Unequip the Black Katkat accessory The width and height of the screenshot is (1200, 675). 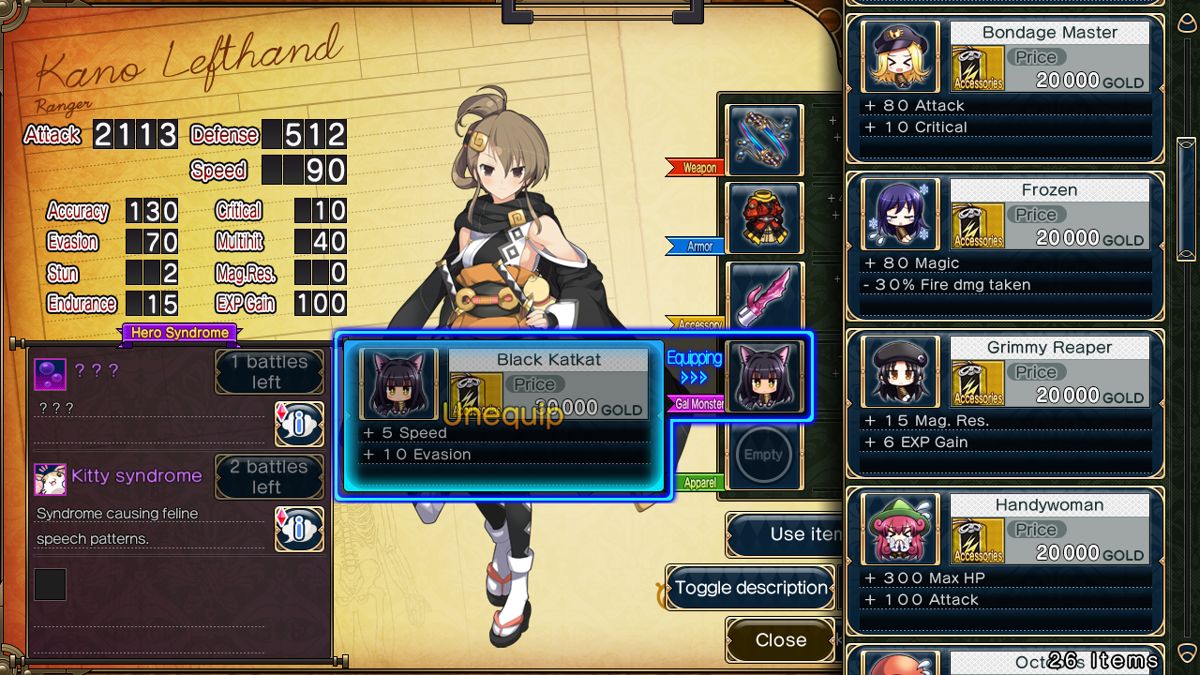tap(502, 415)
